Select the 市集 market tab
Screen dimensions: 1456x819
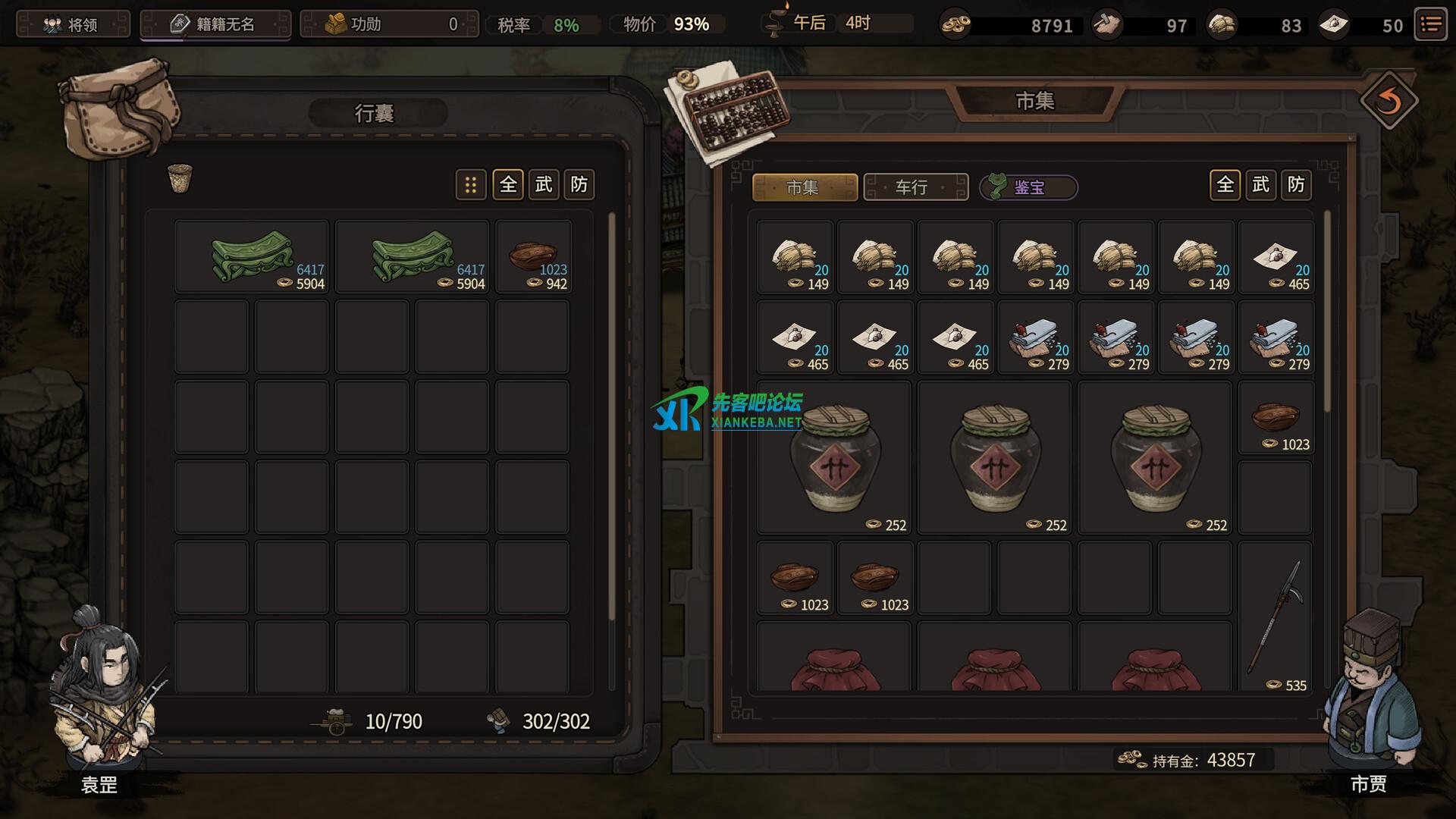click(x=805, y=187)
